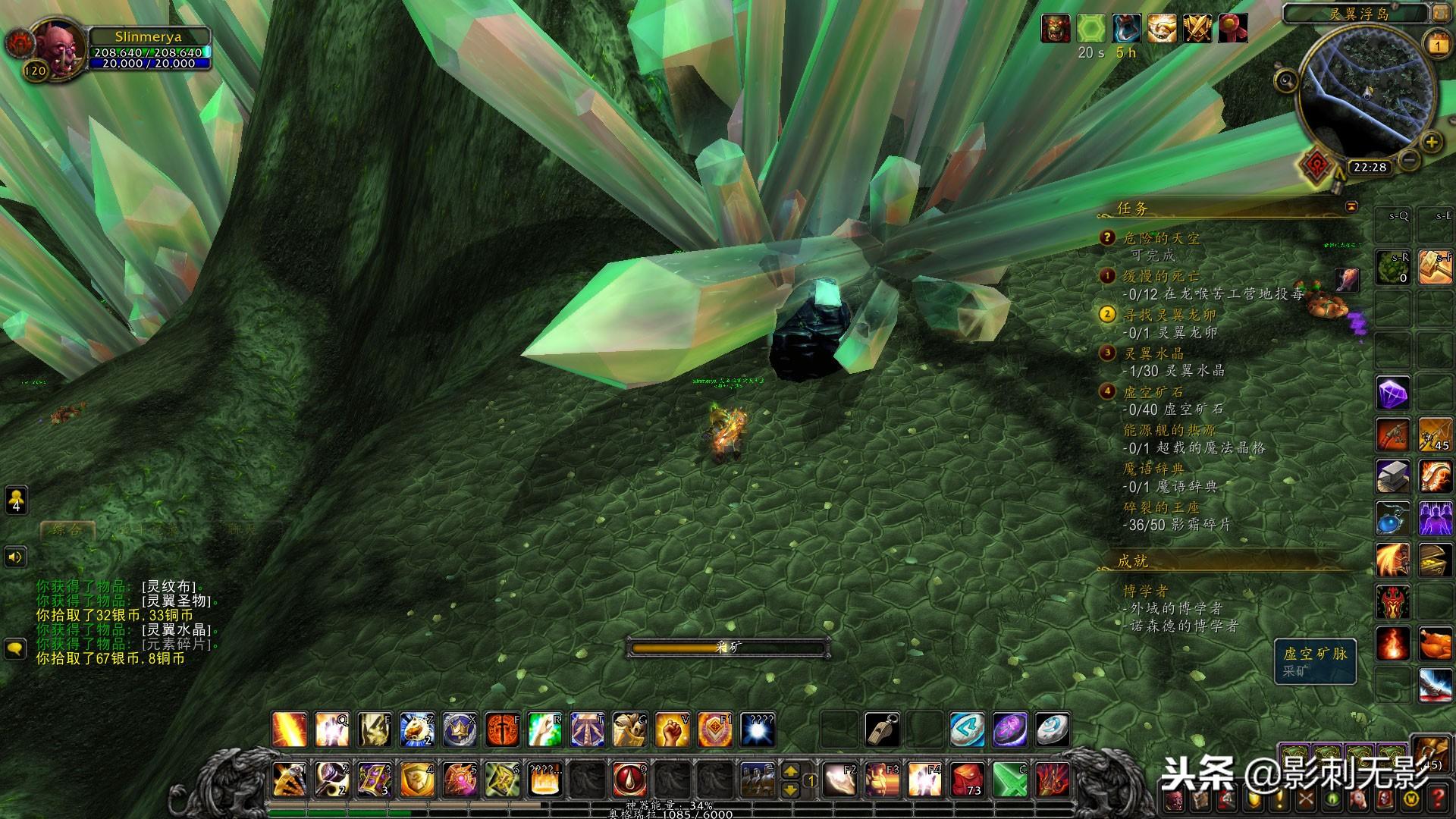Use the roast chicken food slot

point(1434,644)
